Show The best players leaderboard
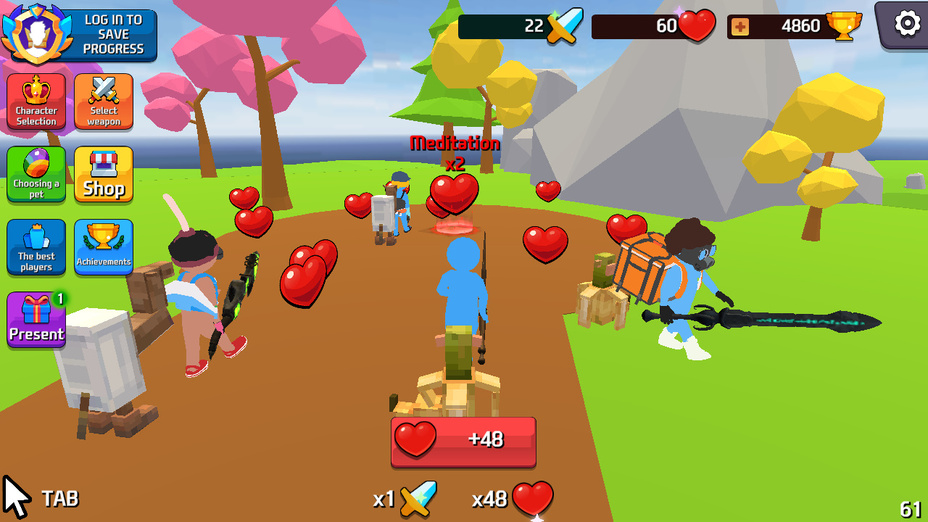 (36, 247)
